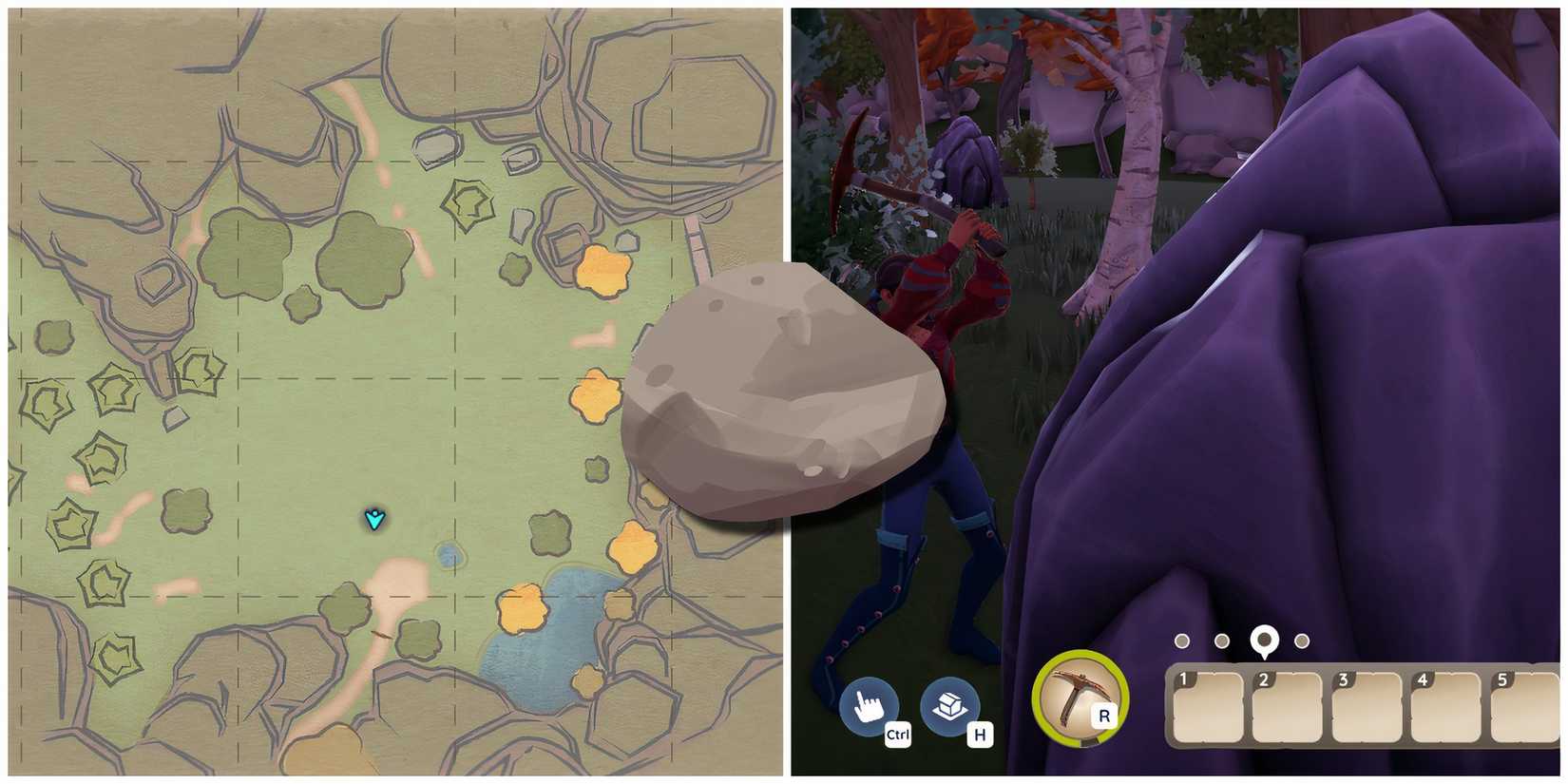The image size is (1568, 784).
Task: Click the R key badge on the pickaxe icon
Action: pyautogui.click(x=1105, y=717)
